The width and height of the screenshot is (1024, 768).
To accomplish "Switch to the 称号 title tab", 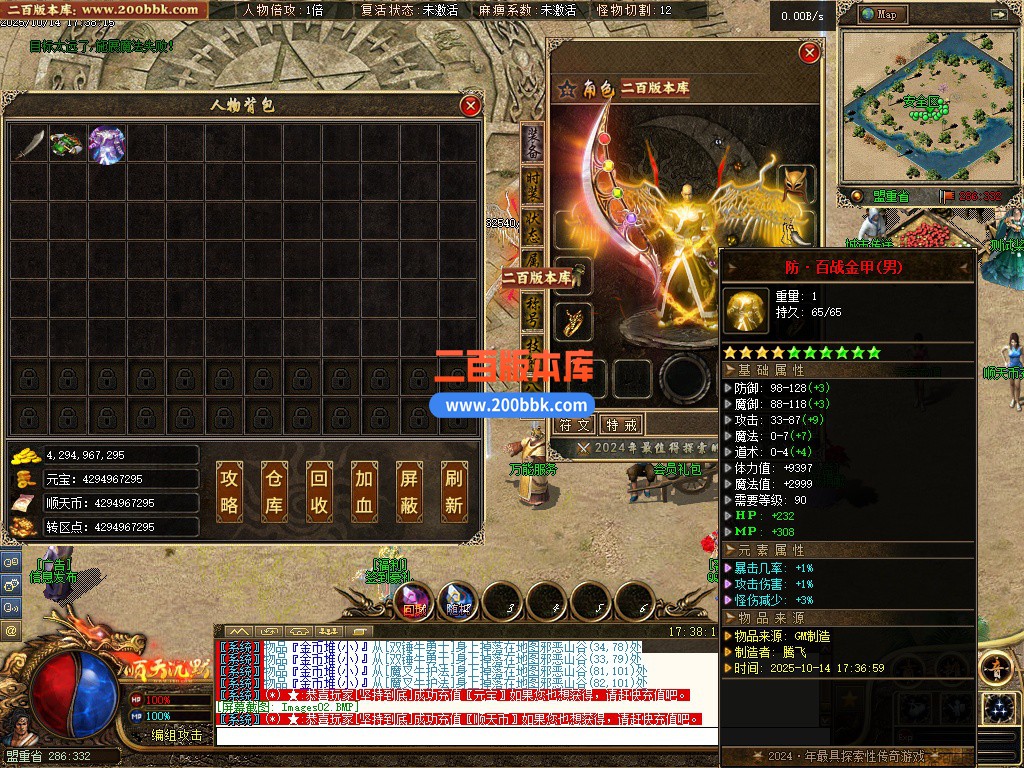I will click(x=533, y=308).
